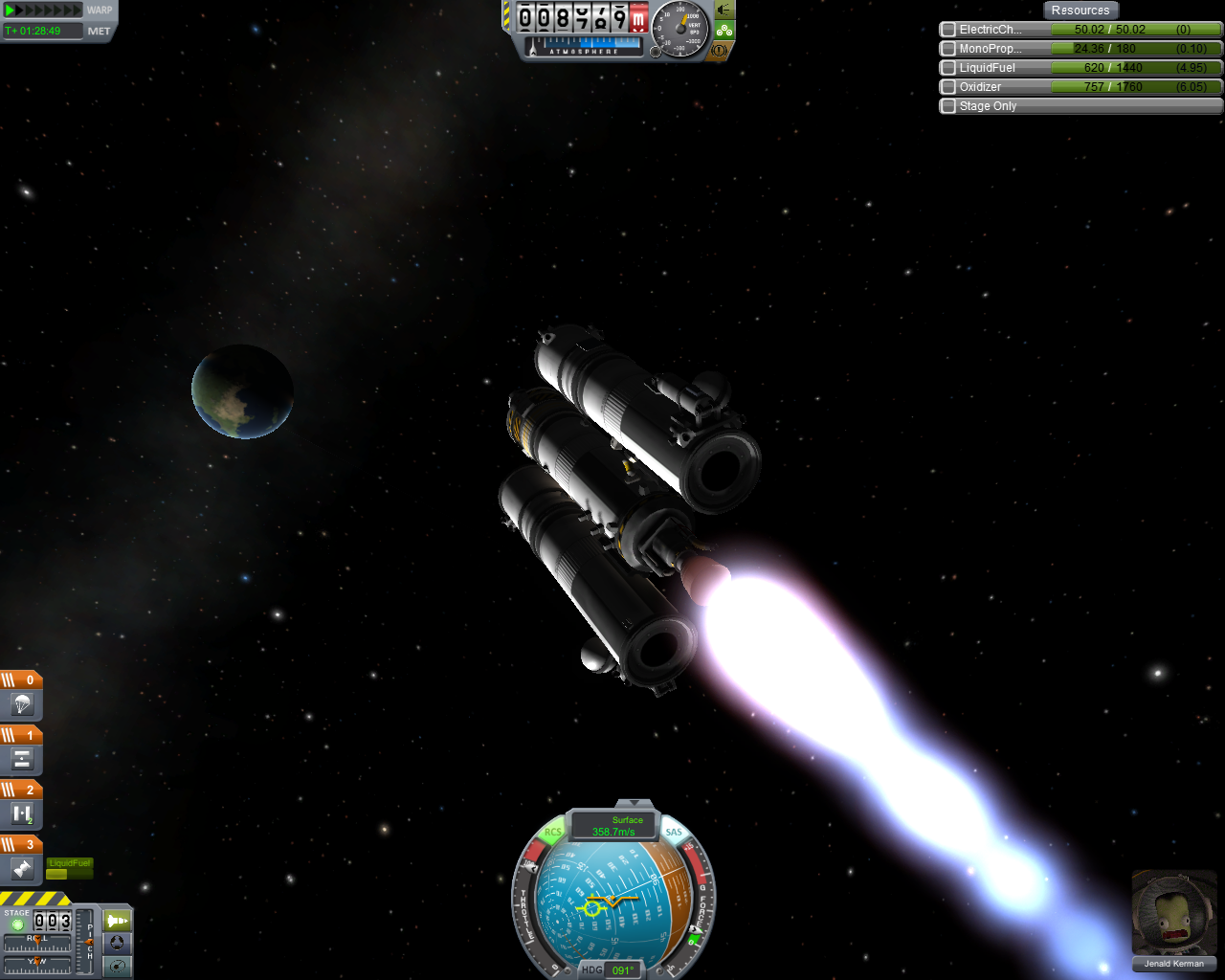Viewport: 1225px width, 980px height.
Task: Cycle the Surface speed display mode
Action: (x=613, y=826)
